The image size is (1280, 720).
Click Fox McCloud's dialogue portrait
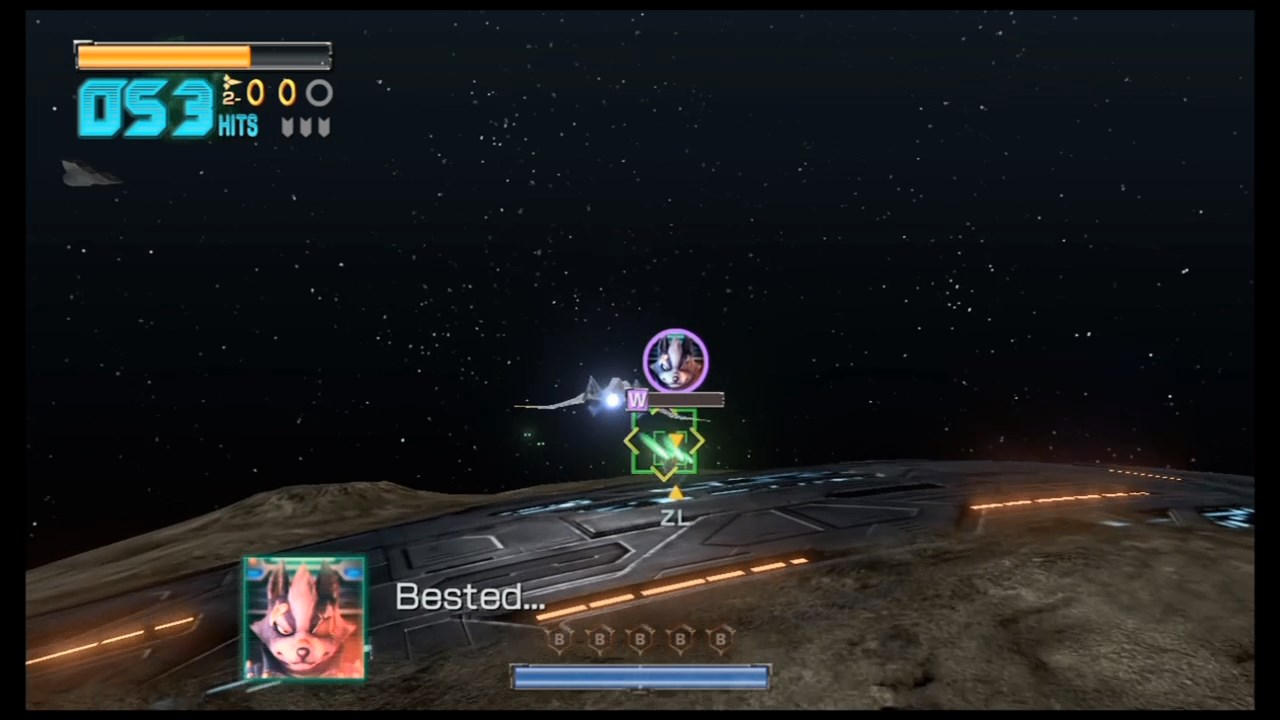304,620
